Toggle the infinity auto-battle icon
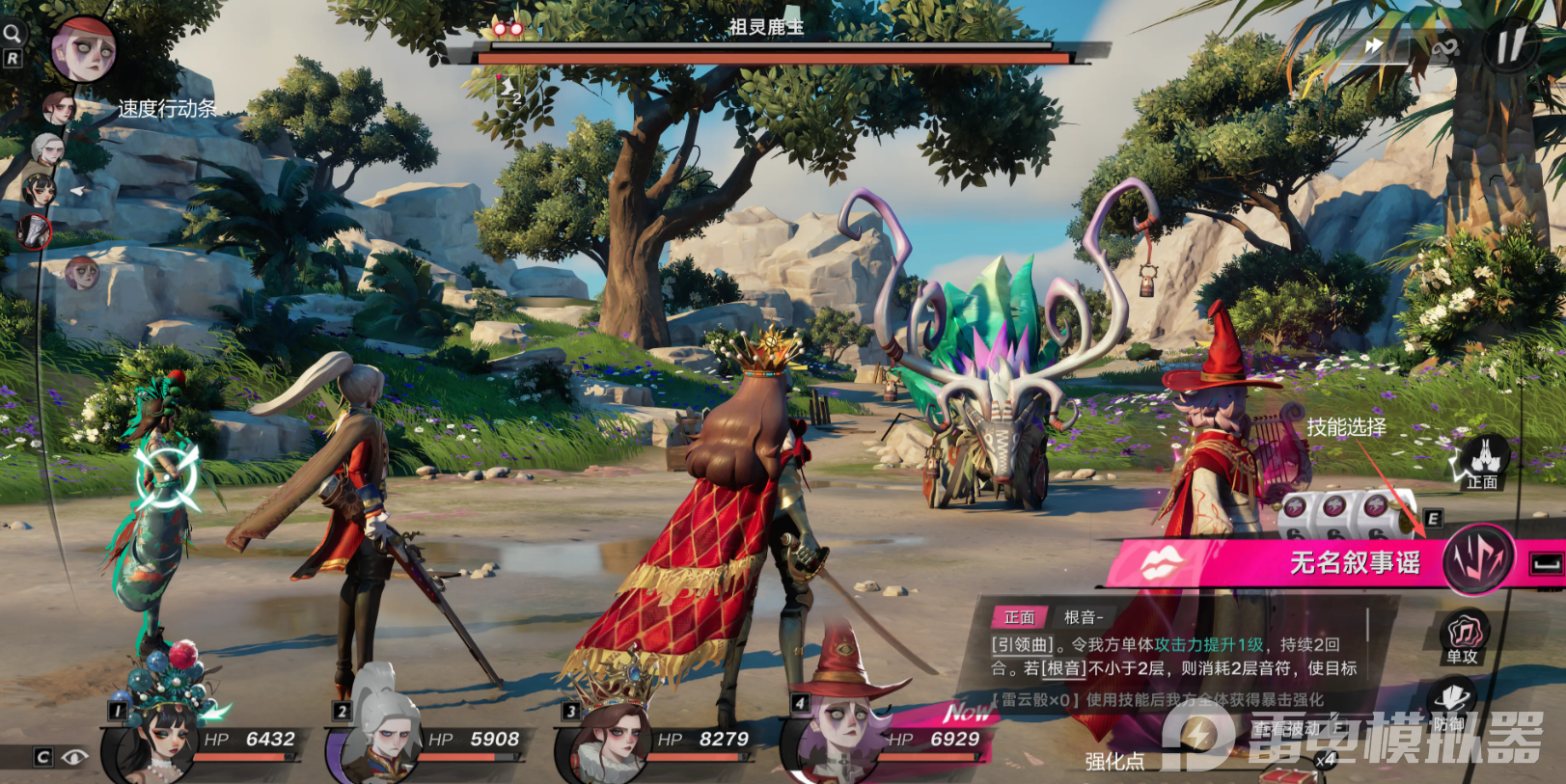 pyautogui.click(x=1444, y=48)
